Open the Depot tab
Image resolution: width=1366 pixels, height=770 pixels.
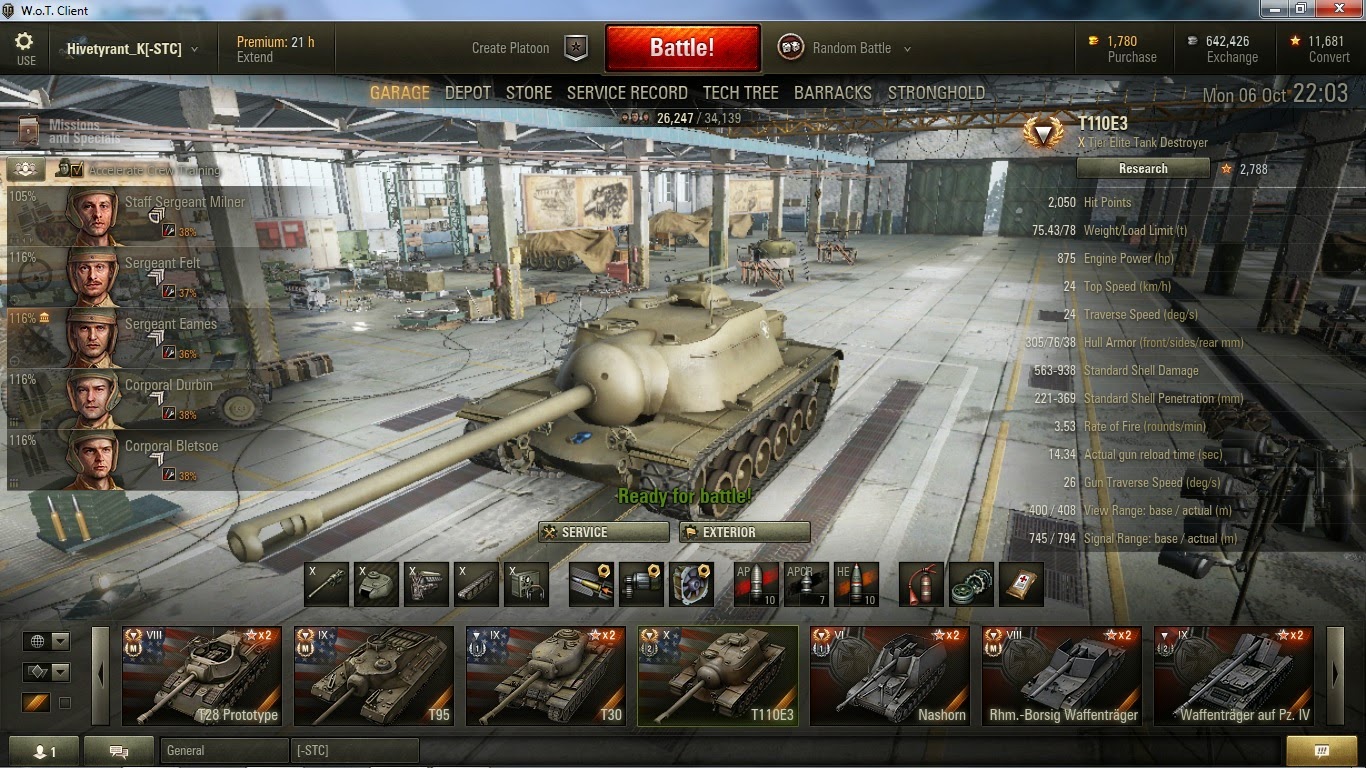click(468, 93)
